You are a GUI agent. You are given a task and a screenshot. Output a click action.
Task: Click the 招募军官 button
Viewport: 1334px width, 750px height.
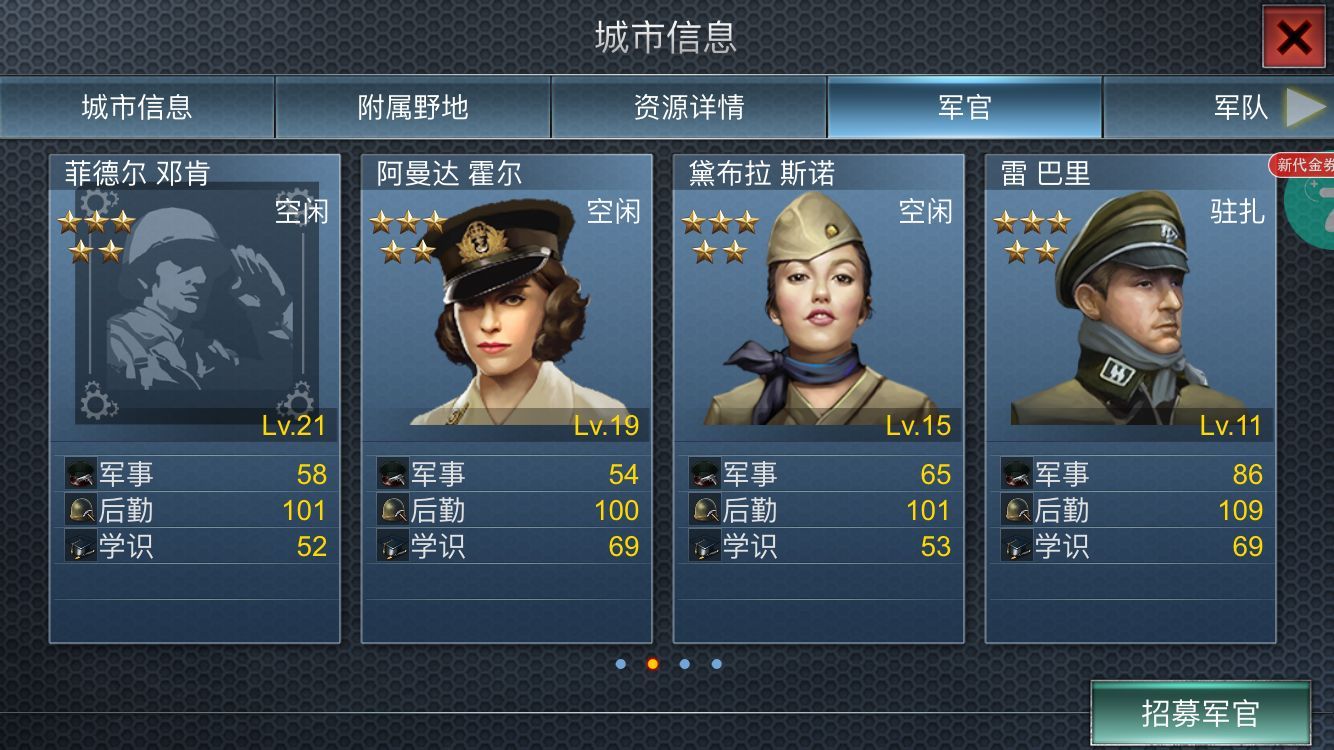coord(1200,713)
